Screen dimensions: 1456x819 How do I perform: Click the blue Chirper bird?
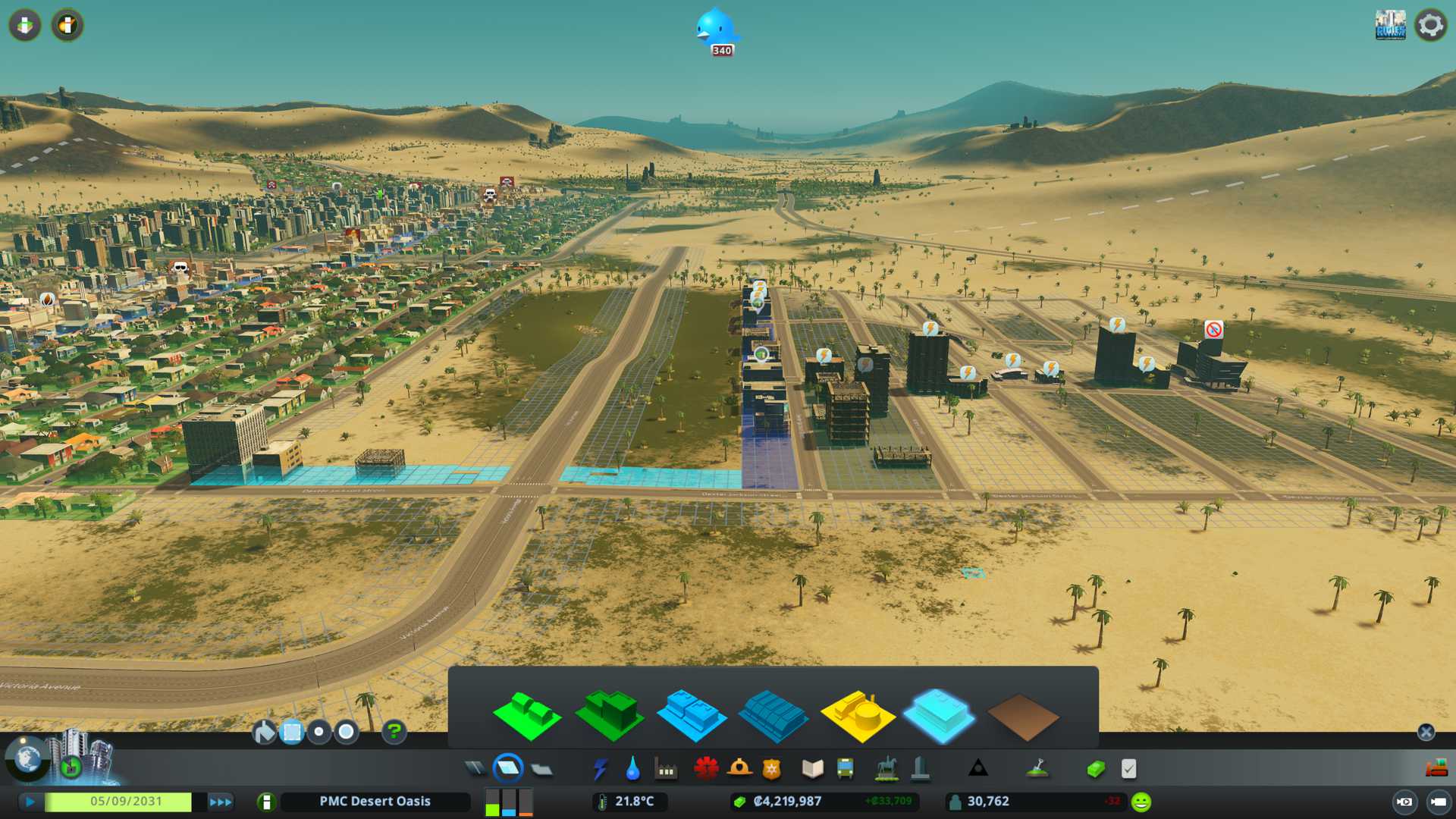(x=716, y=28)
